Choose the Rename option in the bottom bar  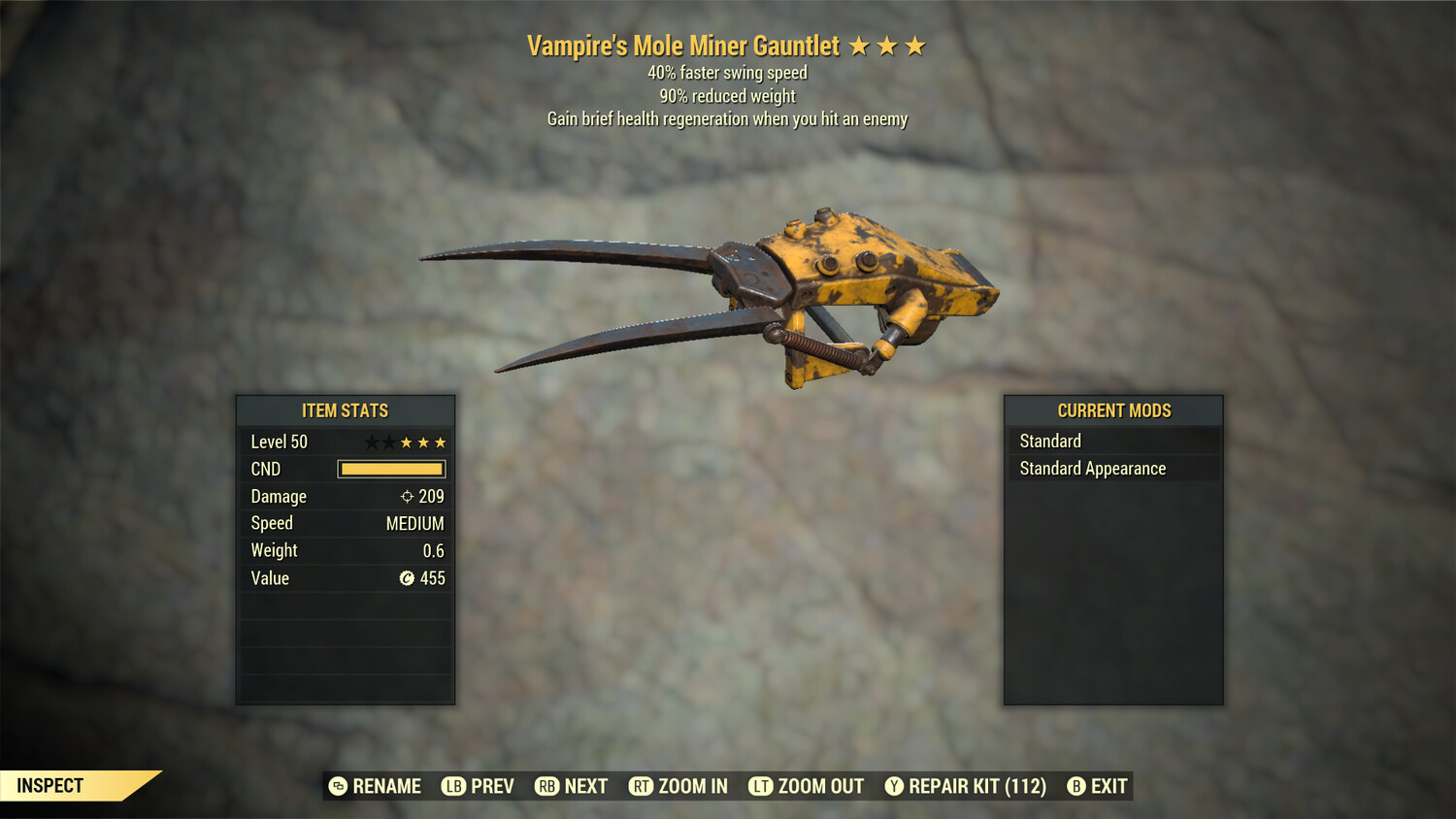pos(376,786)
